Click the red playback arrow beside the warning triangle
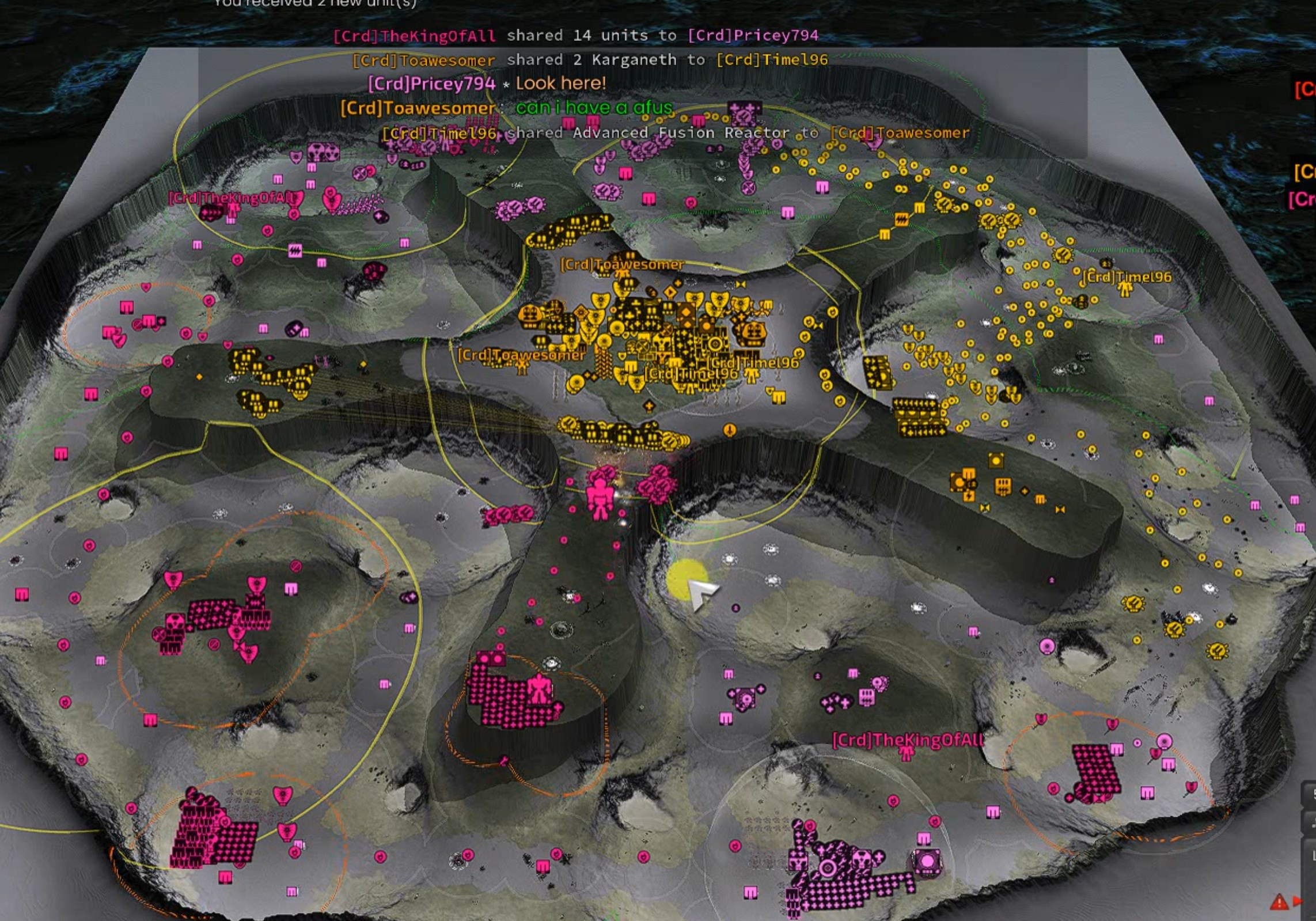1316x921 pixels. click(1298, 900)
